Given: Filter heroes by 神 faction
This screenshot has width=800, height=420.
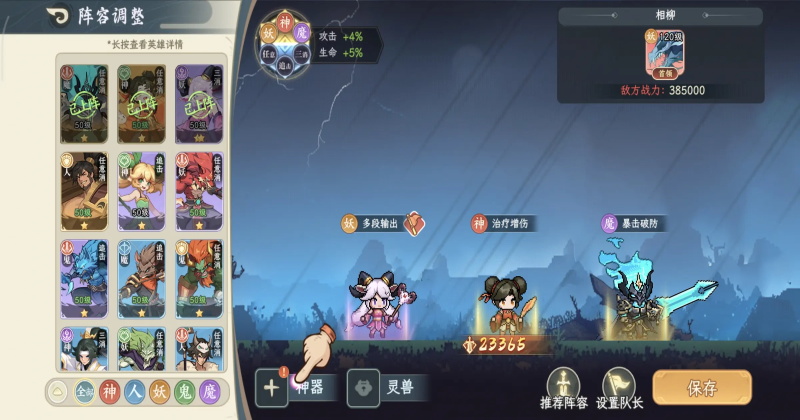Looking at the screenshot, I should pos(110,391).
